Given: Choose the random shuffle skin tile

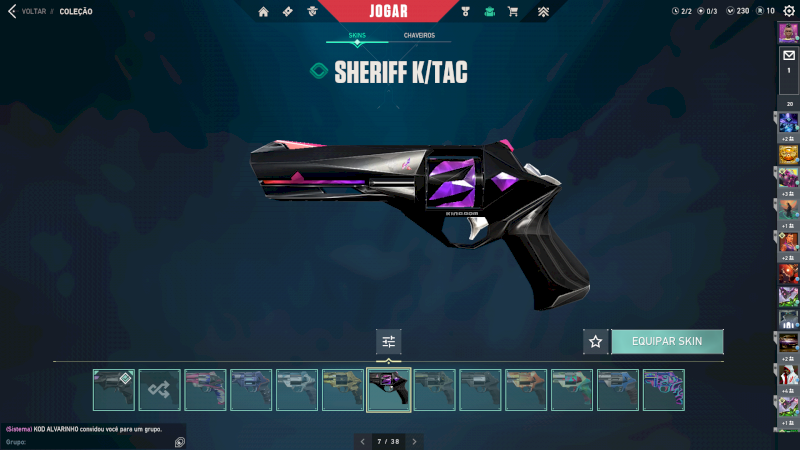Looking at the screenshot, I should (160, 390).
